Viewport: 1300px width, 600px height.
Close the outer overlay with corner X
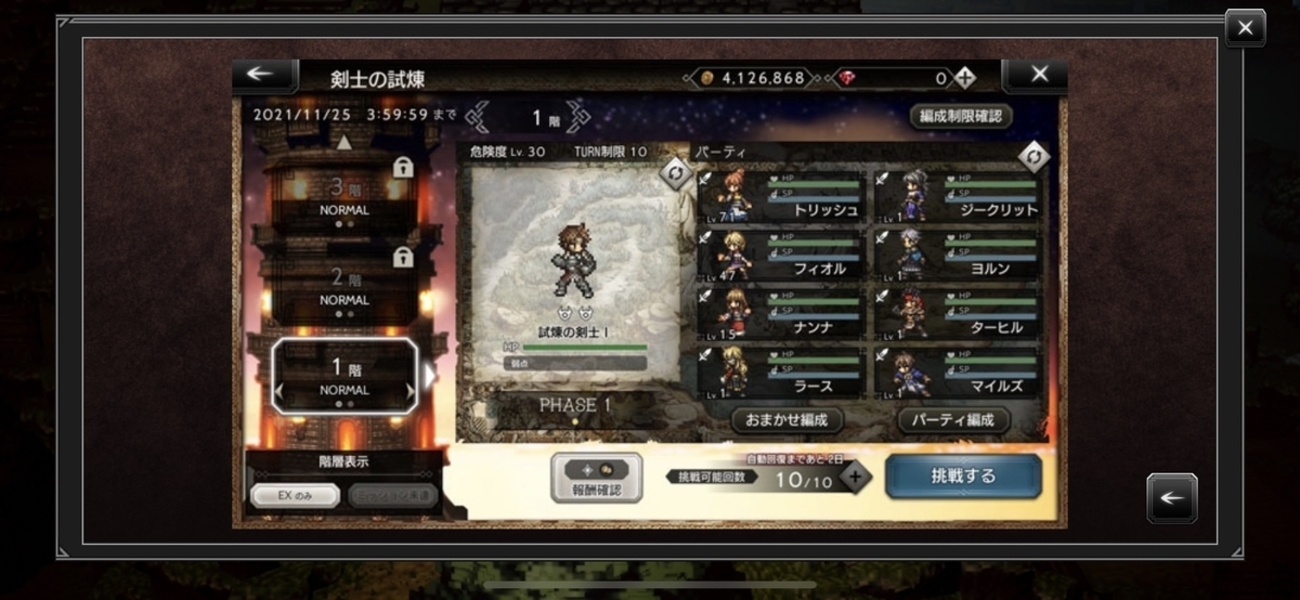point(1245,29)
